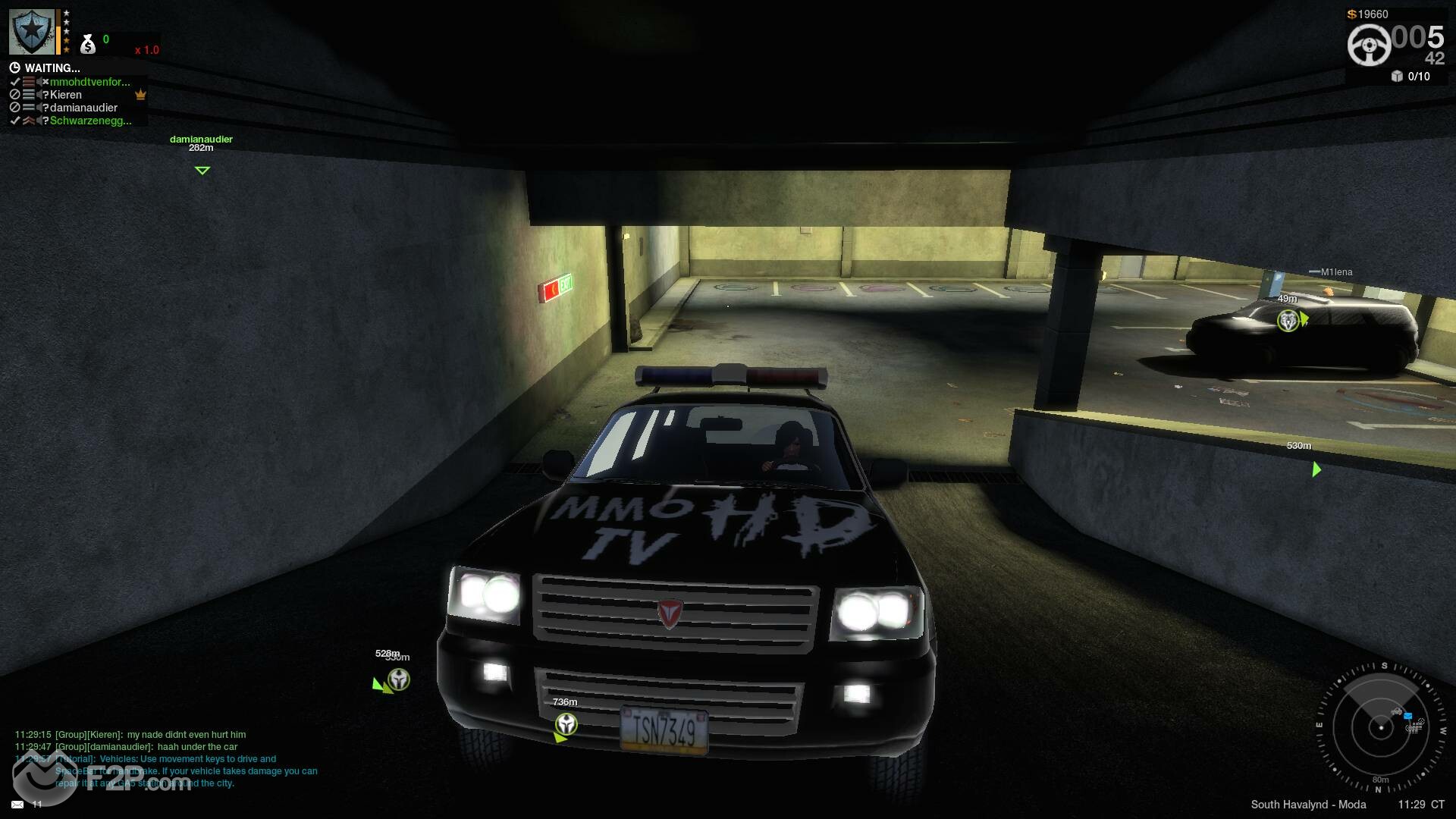1456x819 pixels.
Task: Click the enforcer star badge emblem
Action: click(32, 32)
